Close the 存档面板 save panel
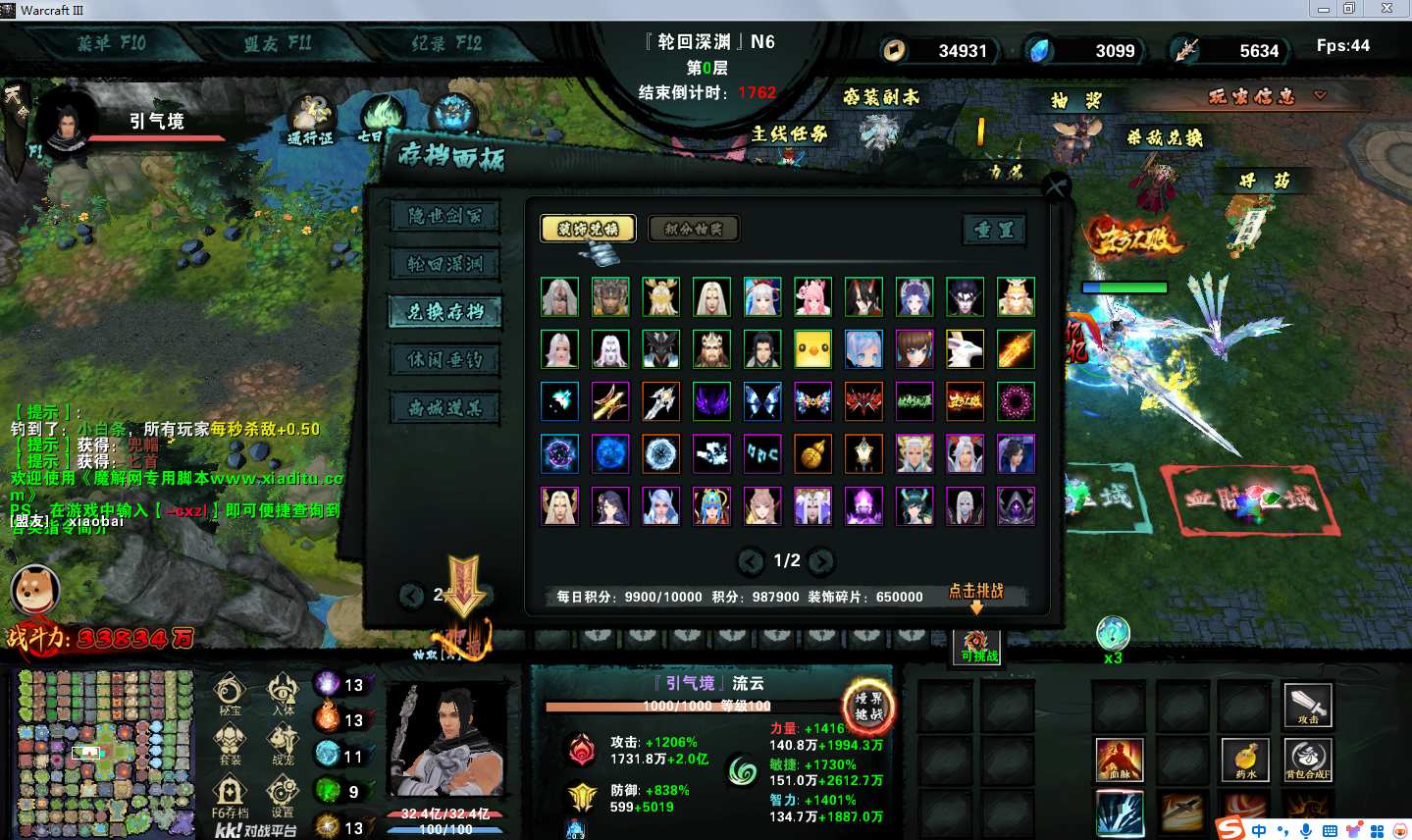 click(1056, 186)
